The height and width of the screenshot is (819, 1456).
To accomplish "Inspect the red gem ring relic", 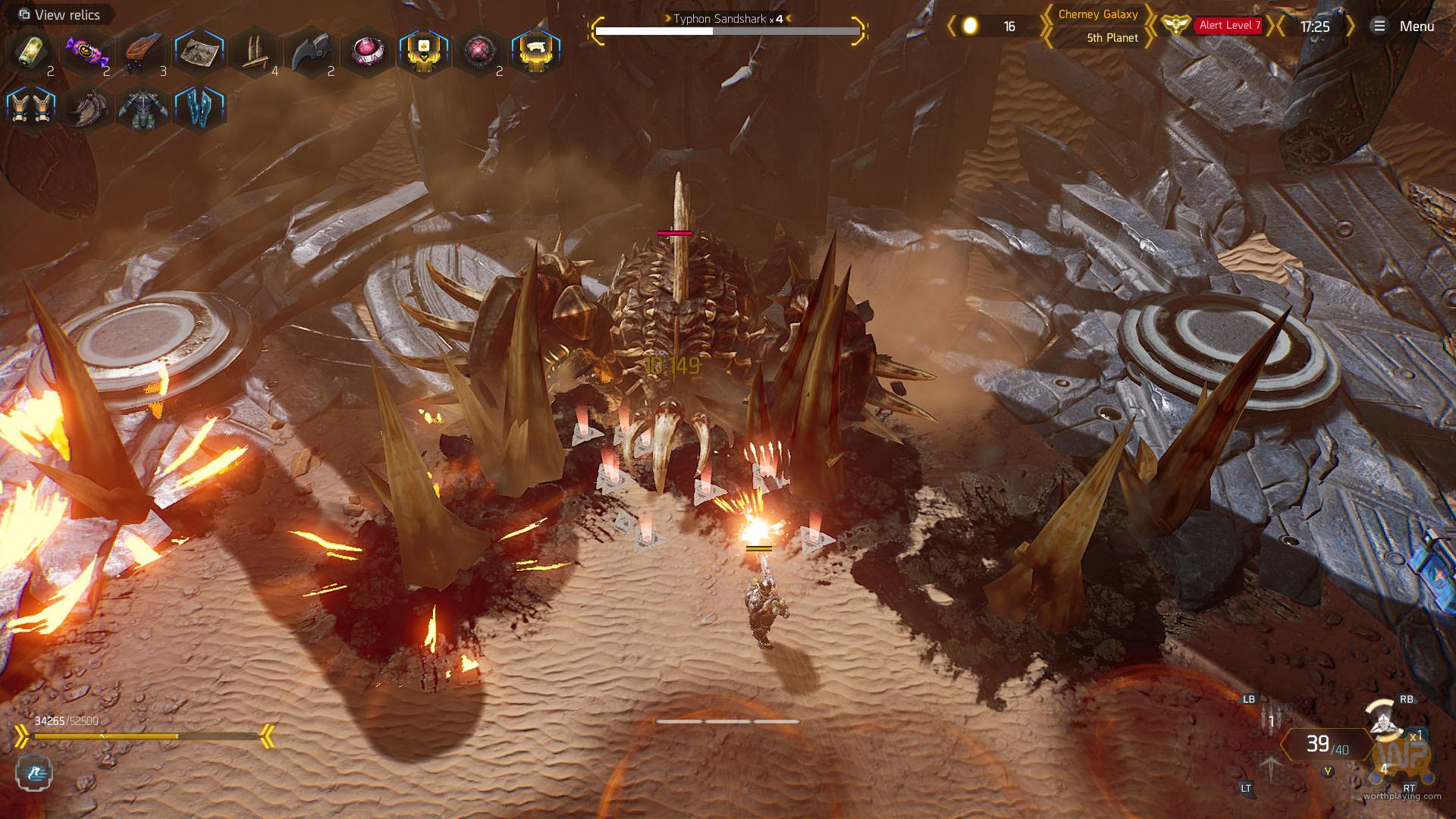I will [367, 52].
